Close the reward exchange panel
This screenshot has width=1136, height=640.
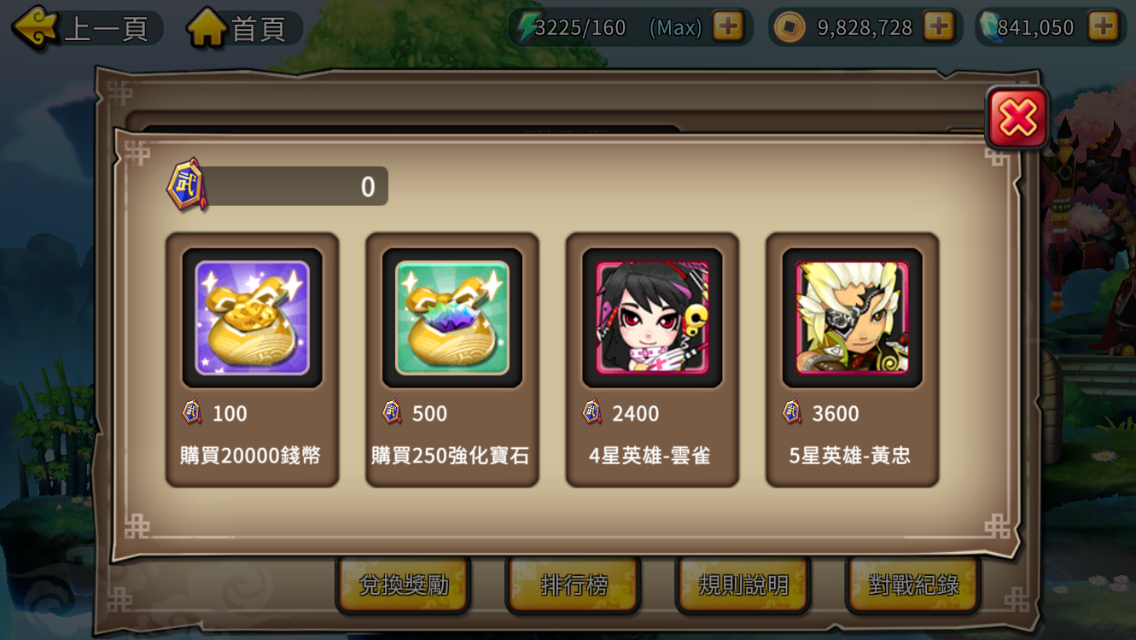[x=1017, y=119]
